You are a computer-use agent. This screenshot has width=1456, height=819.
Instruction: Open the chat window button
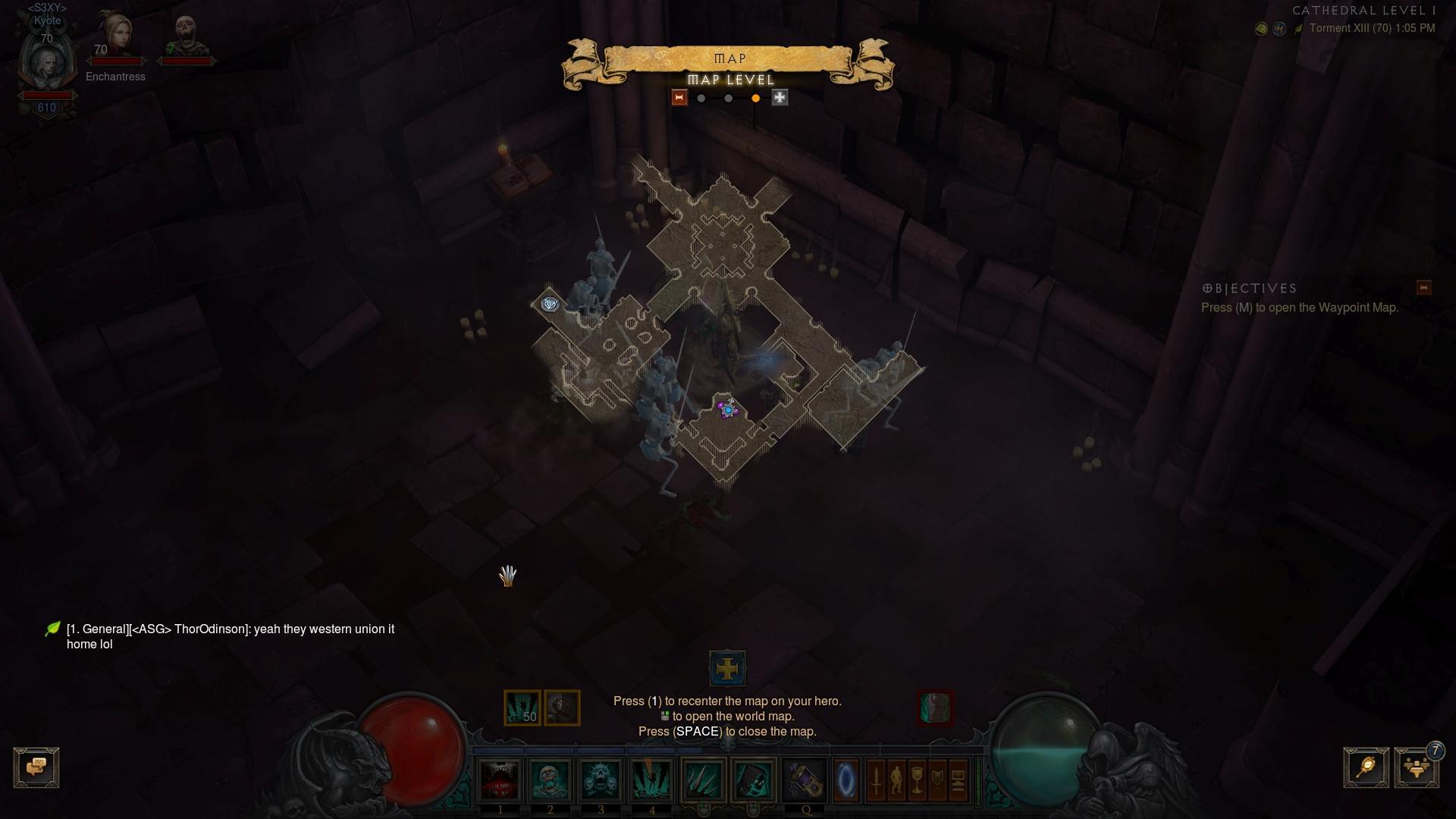(x=36, y=767)
